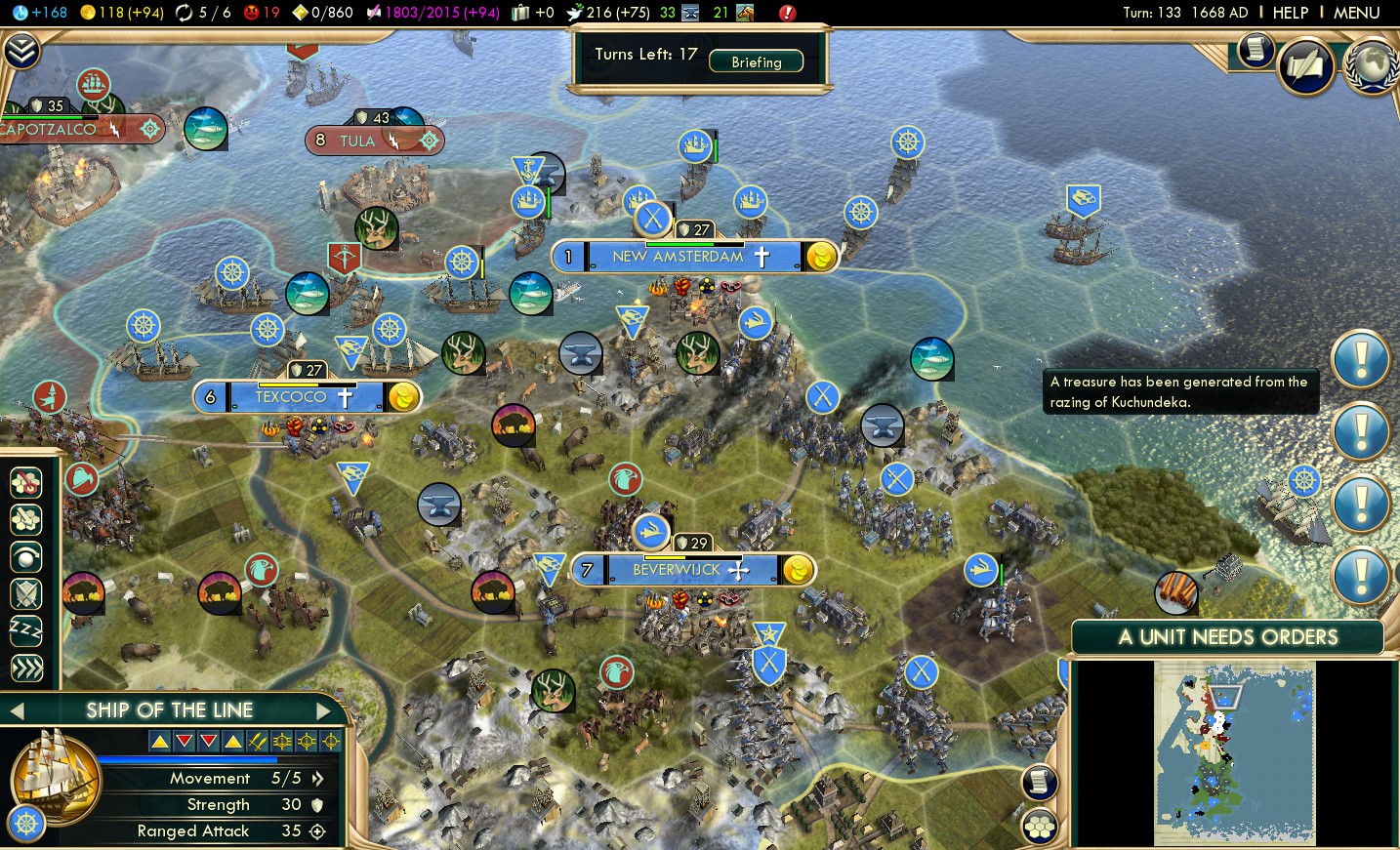Choose the crossed-swords shield action icon

pyautogui.click(x=26, y=592)
